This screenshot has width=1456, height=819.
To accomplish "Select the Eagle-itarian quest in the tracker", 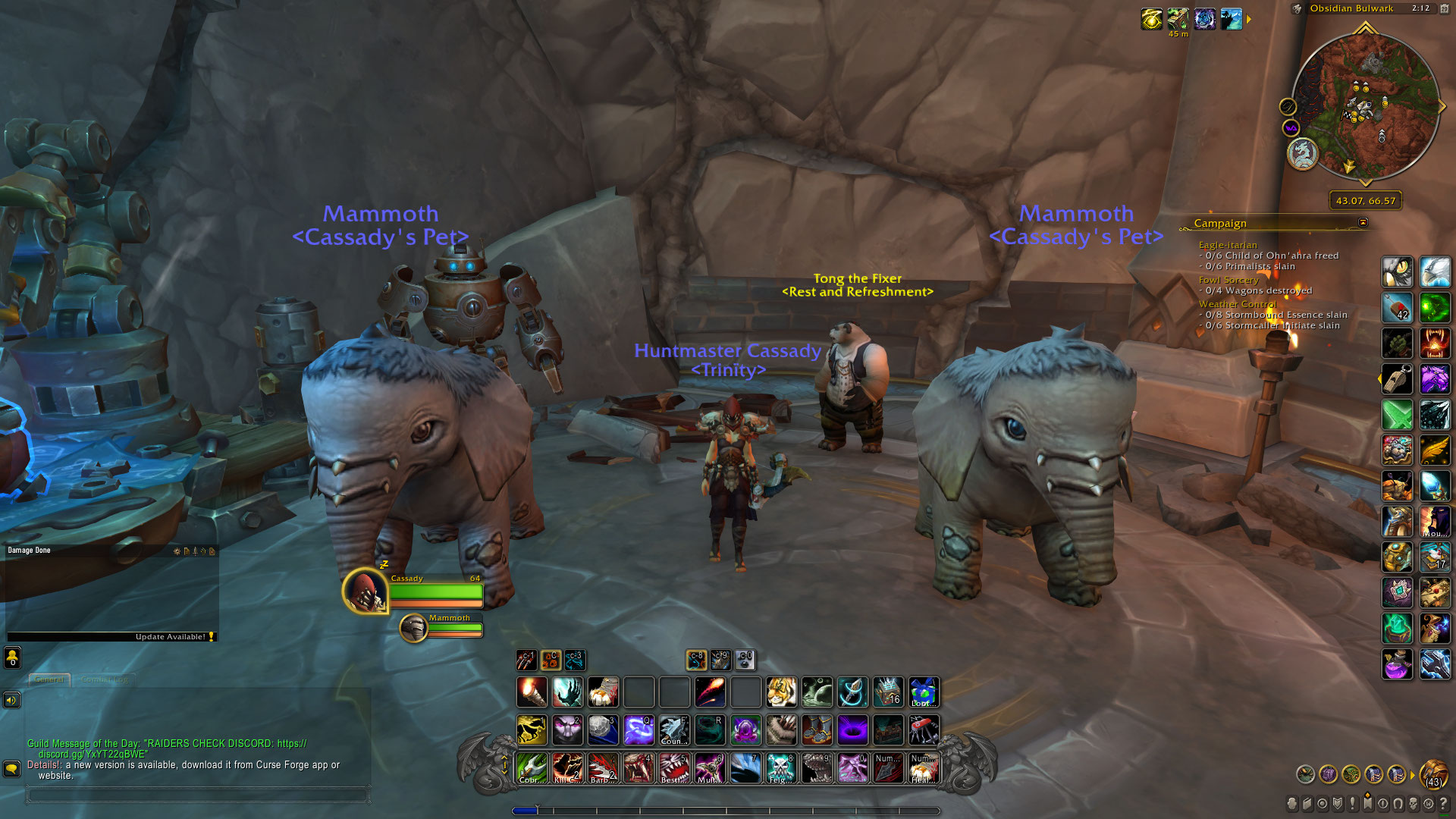I will [1228, 245].
